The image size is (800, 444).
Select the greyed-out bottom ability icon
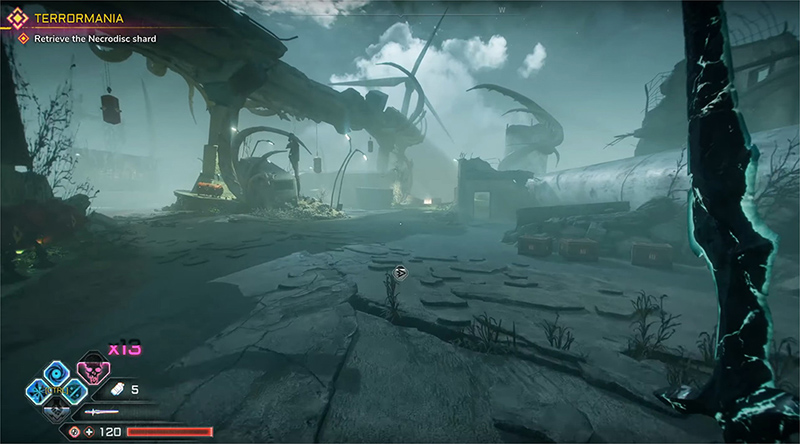[x=57, y=409]
